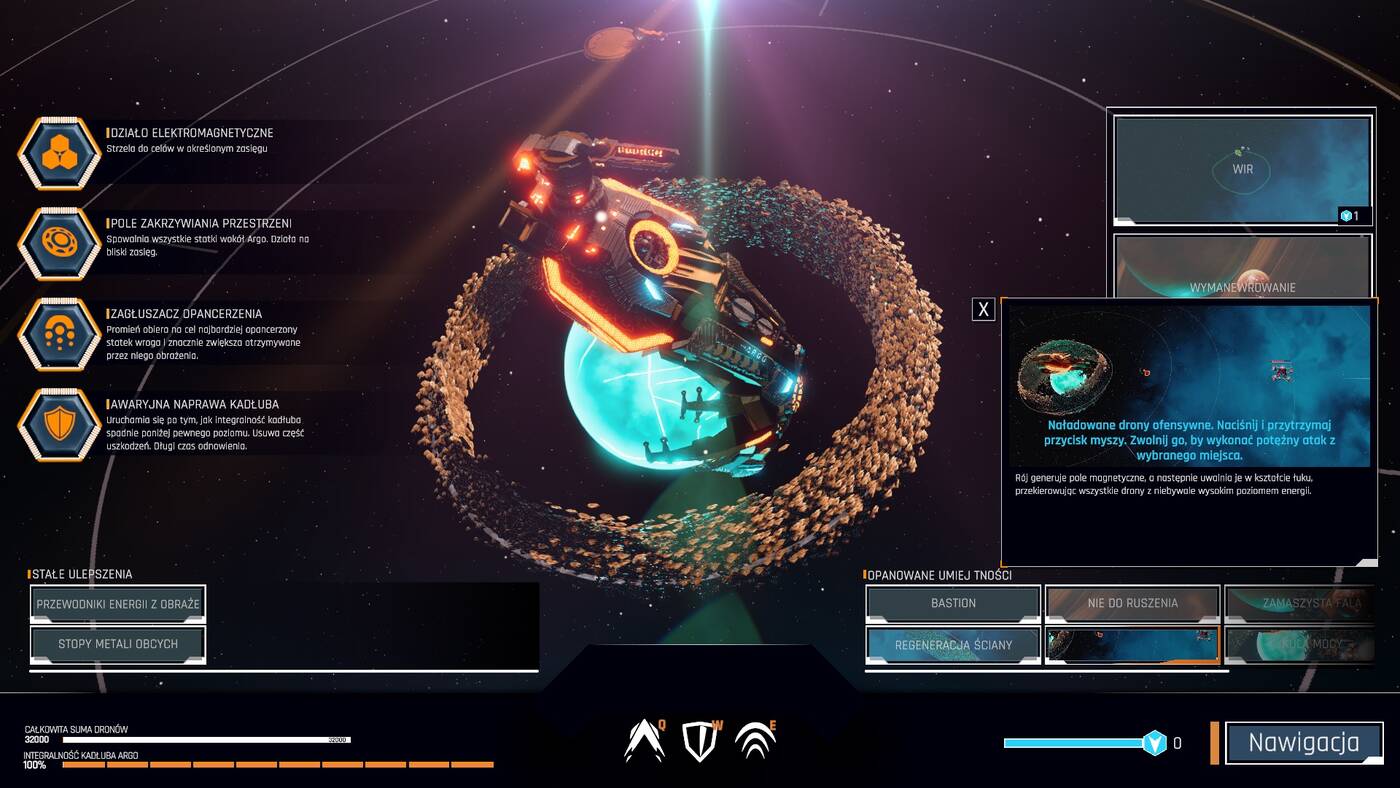Open the Przewodniki Energii z Obrażeń upgrade
This screenshot has width=1400, height=788.
pos(118,604)
